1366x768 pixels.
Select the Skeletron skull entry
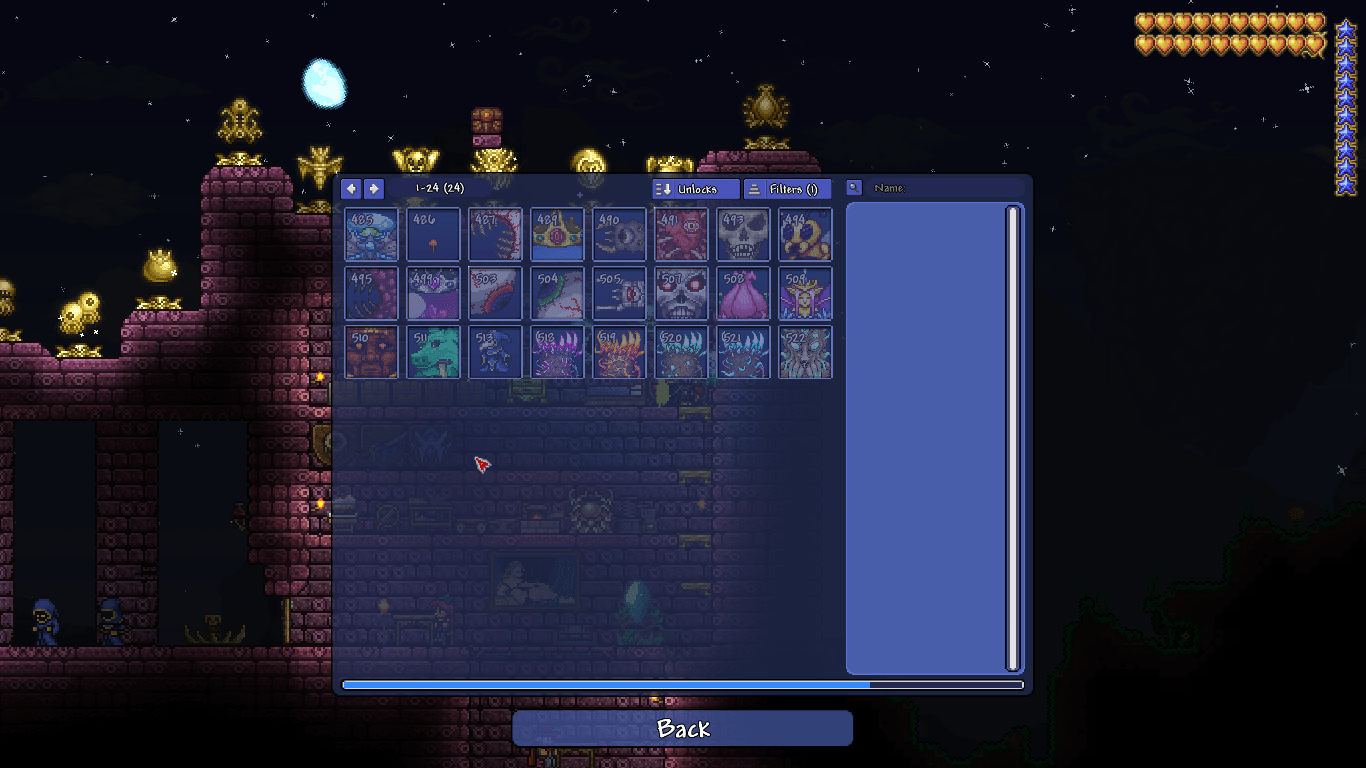click(743, 234)
